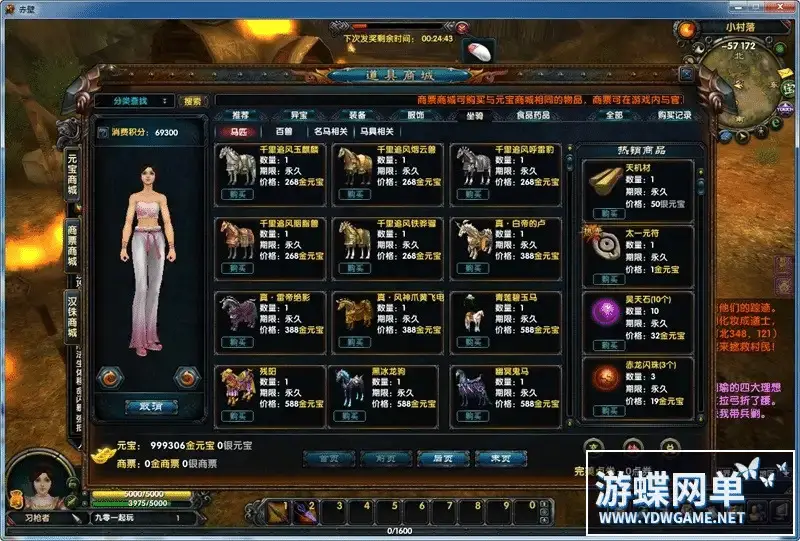Purchase 天机材 from hot-selling items

tap(607, 213)
